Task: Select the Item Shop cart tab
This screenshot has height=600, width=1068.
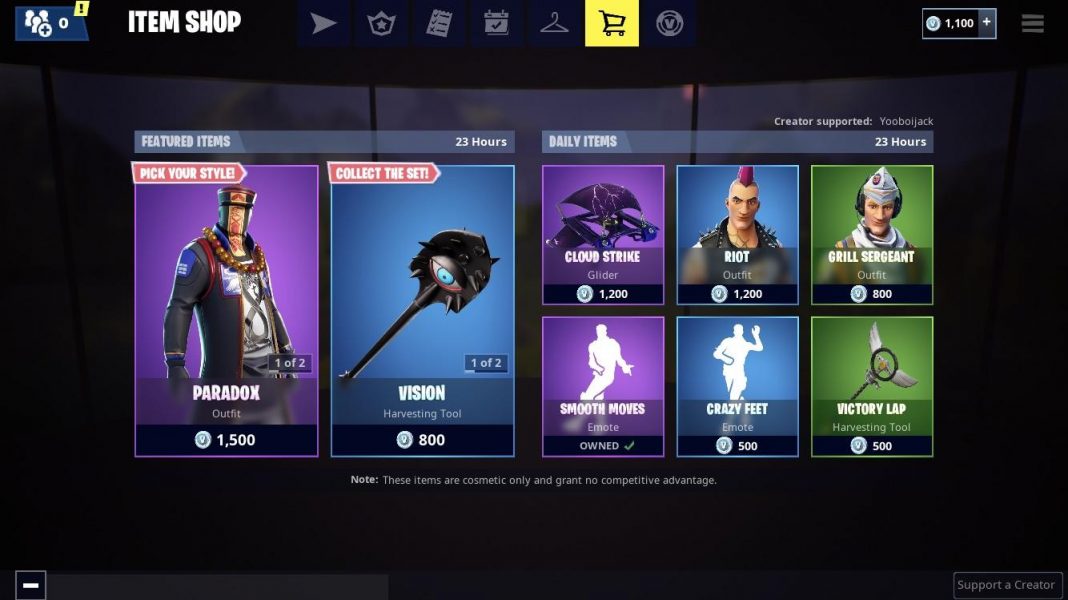Action: pos(612,23)
